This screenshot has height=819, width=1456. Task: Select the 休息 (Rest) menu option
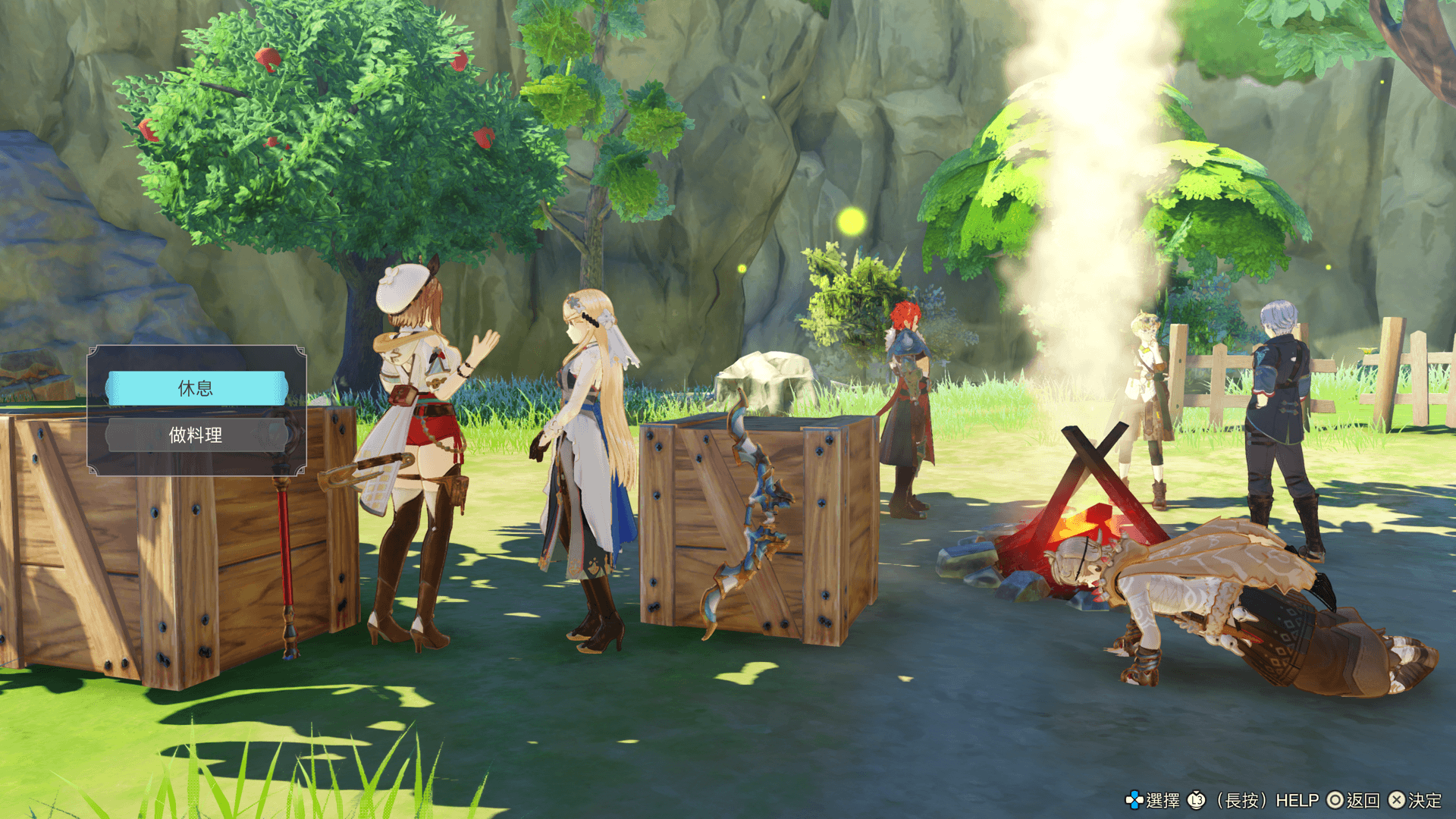196,388
